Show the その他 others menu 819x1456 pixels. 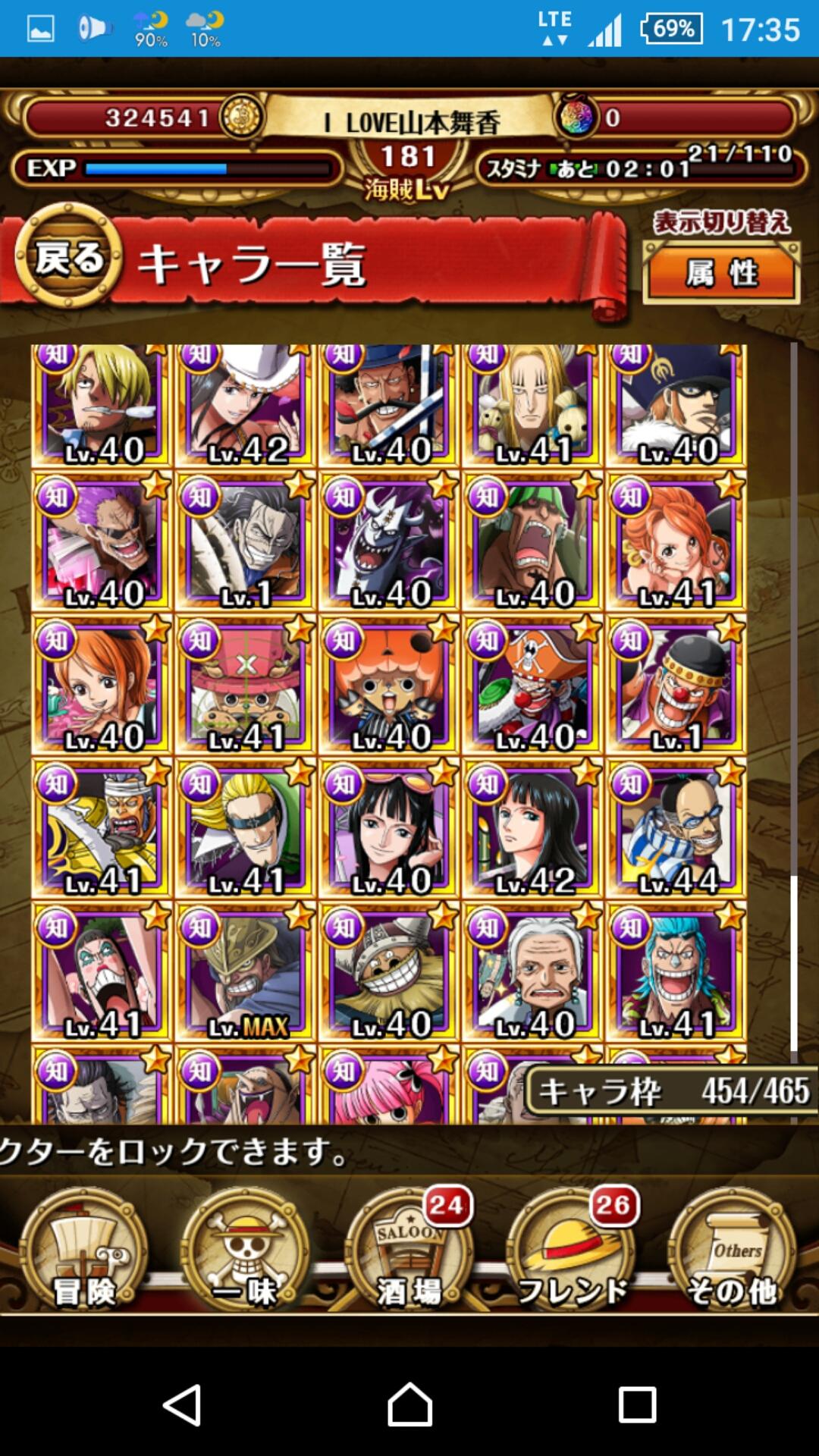click(732, 1253)
